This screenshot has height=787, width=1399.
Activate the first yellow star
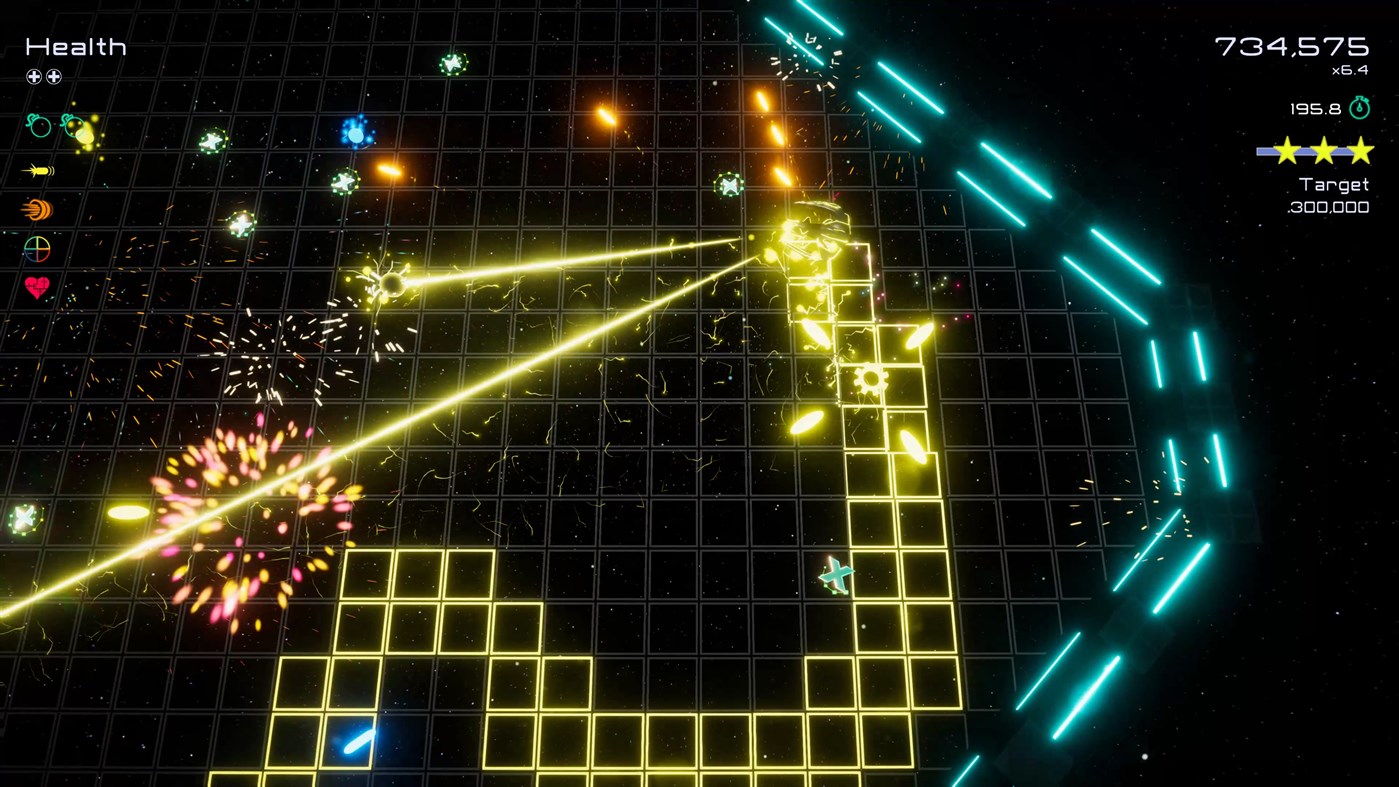[x=1288, y=150]
